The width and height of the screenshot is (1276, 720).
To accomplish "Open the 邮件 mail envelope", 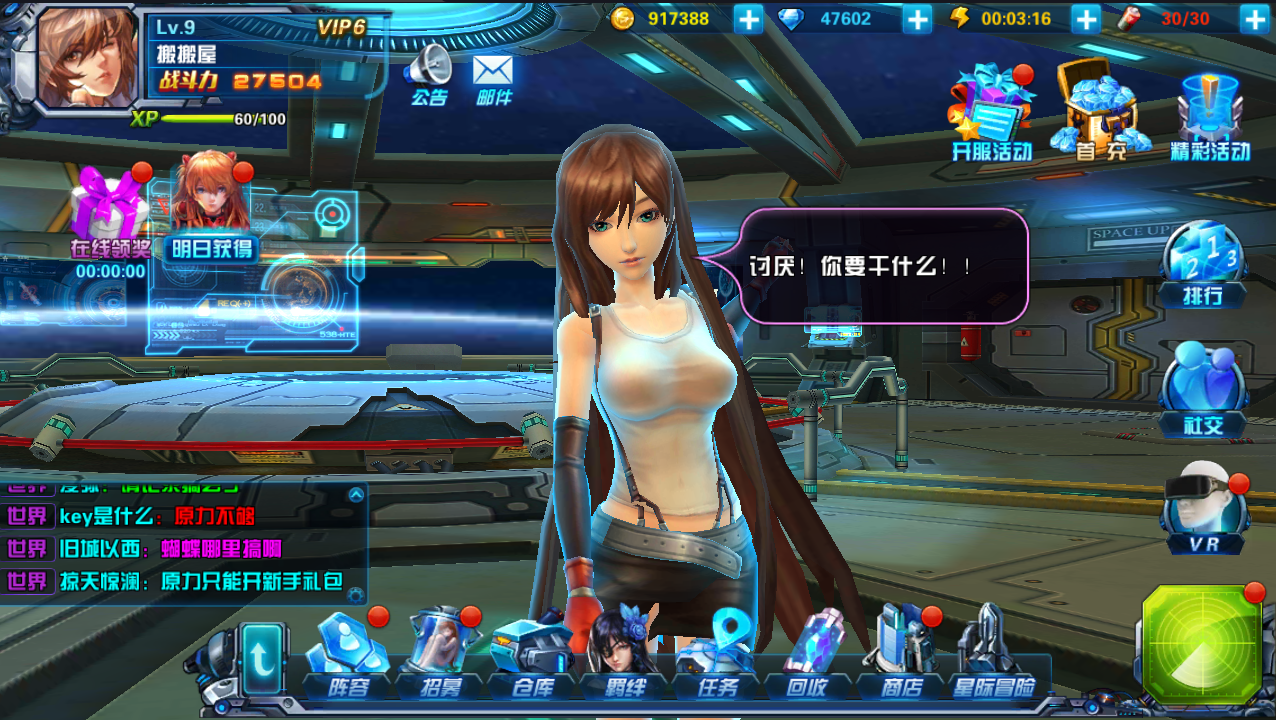I will click(493, 76).
